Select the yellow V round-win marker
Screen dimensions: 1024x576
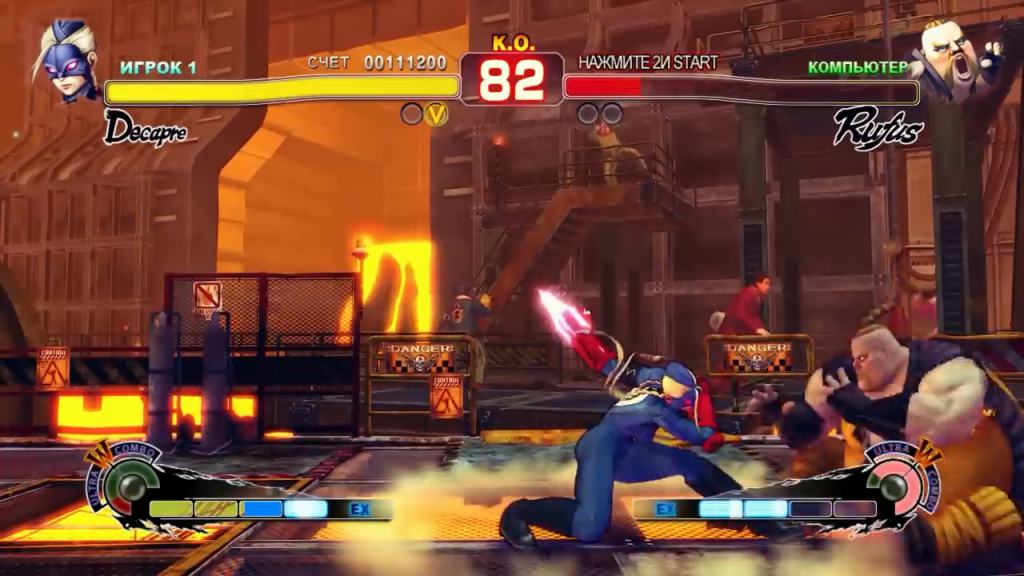click(x=436, y=114)
